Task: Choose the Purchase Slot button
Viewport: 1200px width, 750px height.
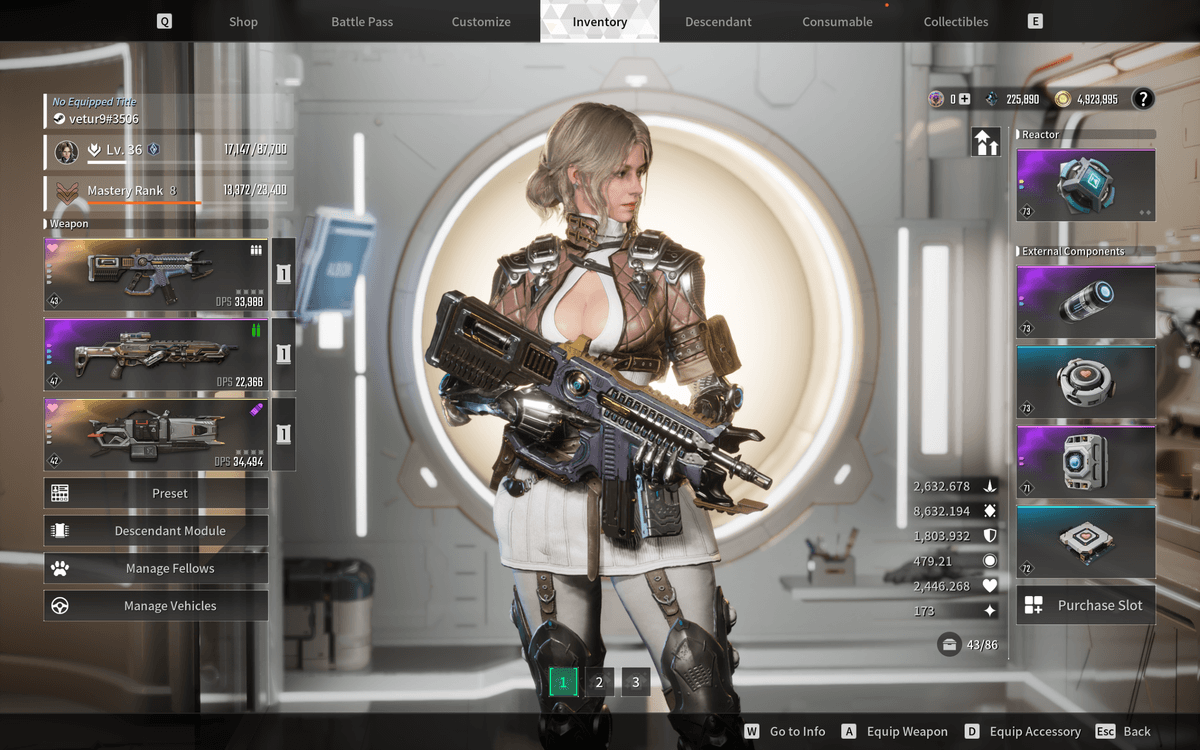Action: [1085, 605]
